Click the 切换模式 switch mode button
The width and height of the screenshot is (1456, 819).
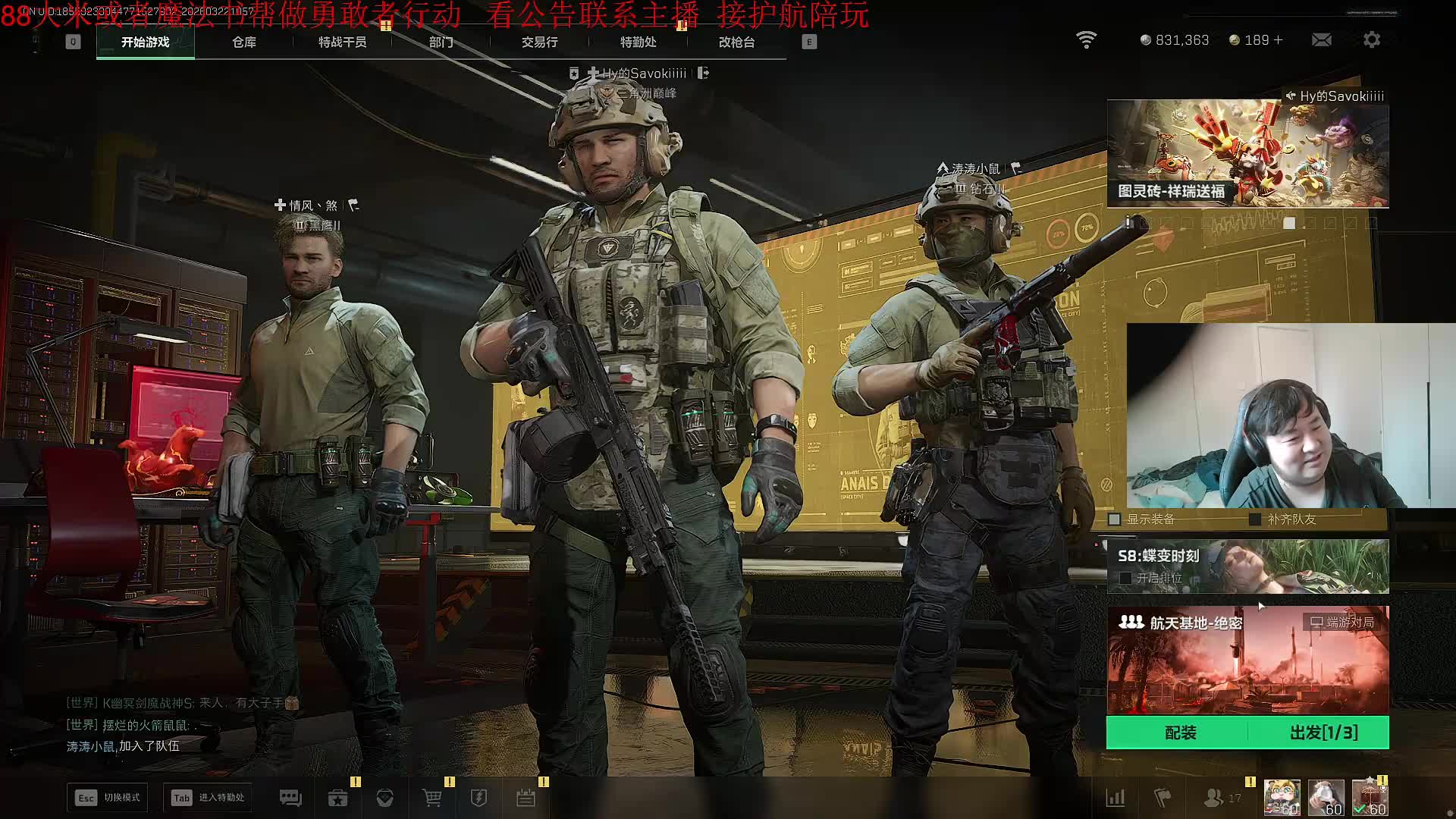(108, 798)
